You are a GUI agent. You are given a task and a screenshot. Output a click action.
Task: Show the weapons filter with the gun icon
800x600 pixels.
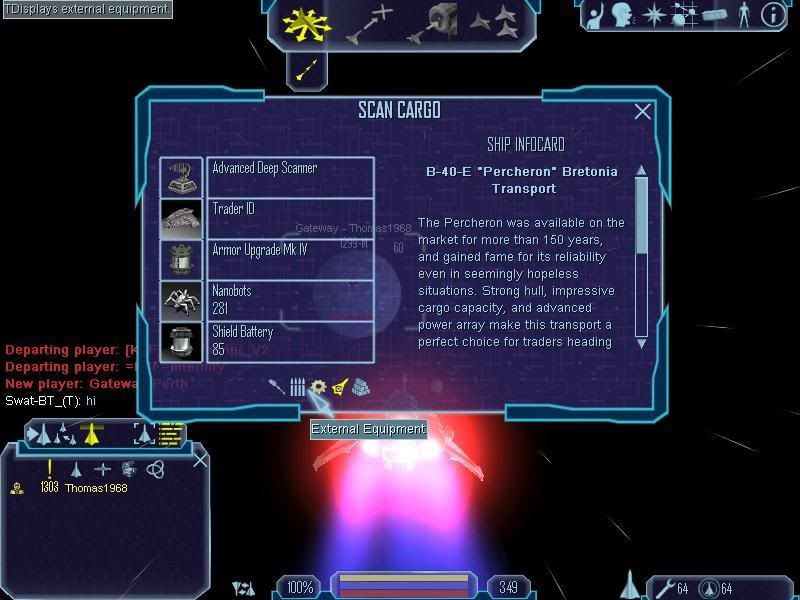(x=277, y=387)
